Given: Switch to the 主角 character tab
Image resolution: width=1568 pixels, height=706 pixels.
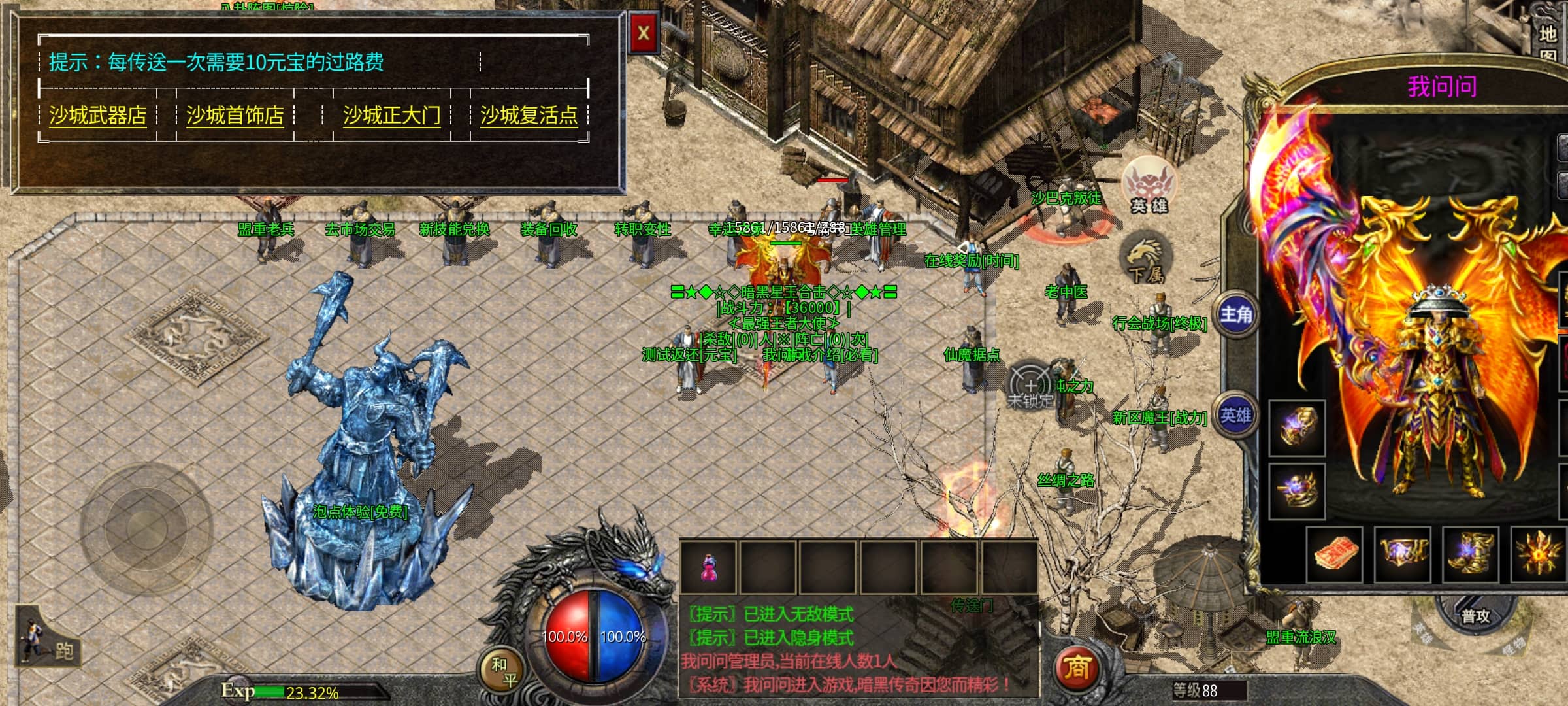Looking at the screenshot, I should click(x=1236, y=315).
